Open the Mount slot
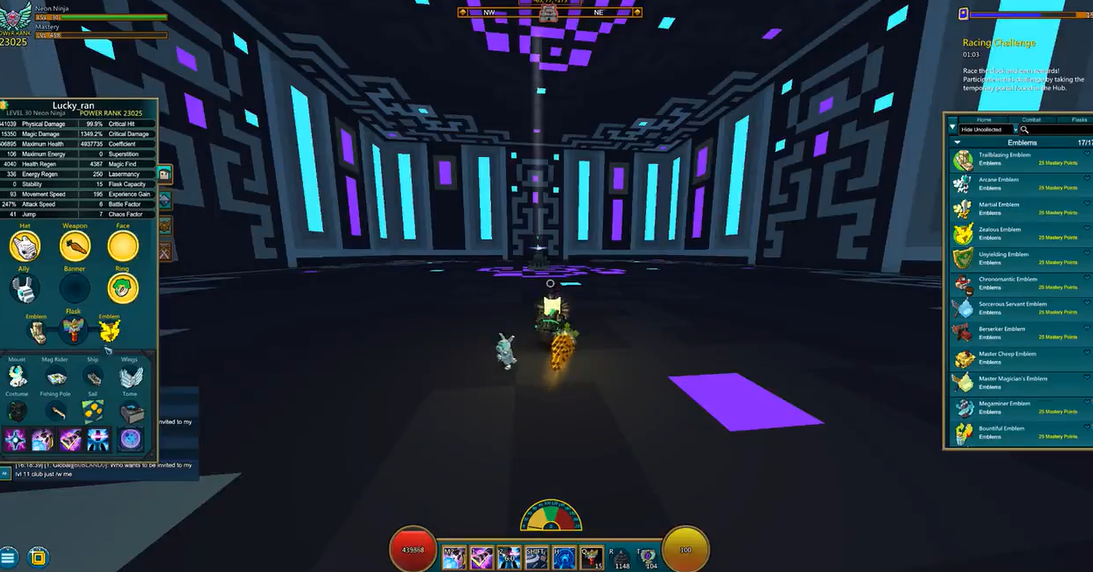This screenshot has width=1093, height=572. click(17, 377)
